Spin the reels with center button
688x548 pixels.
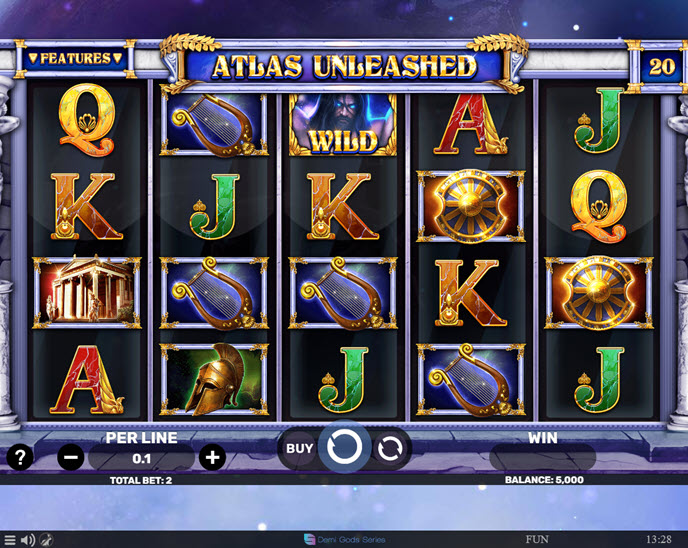pos(344,448)
